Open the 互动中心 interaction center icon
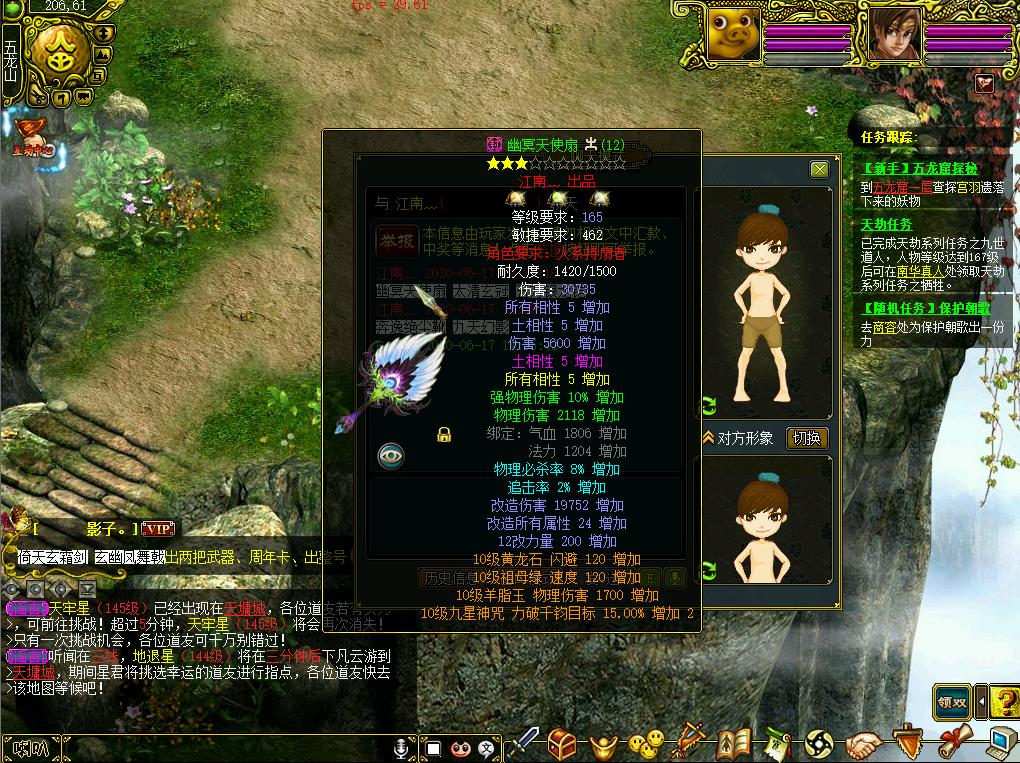The image size is (1020, 763). [31, 136]
